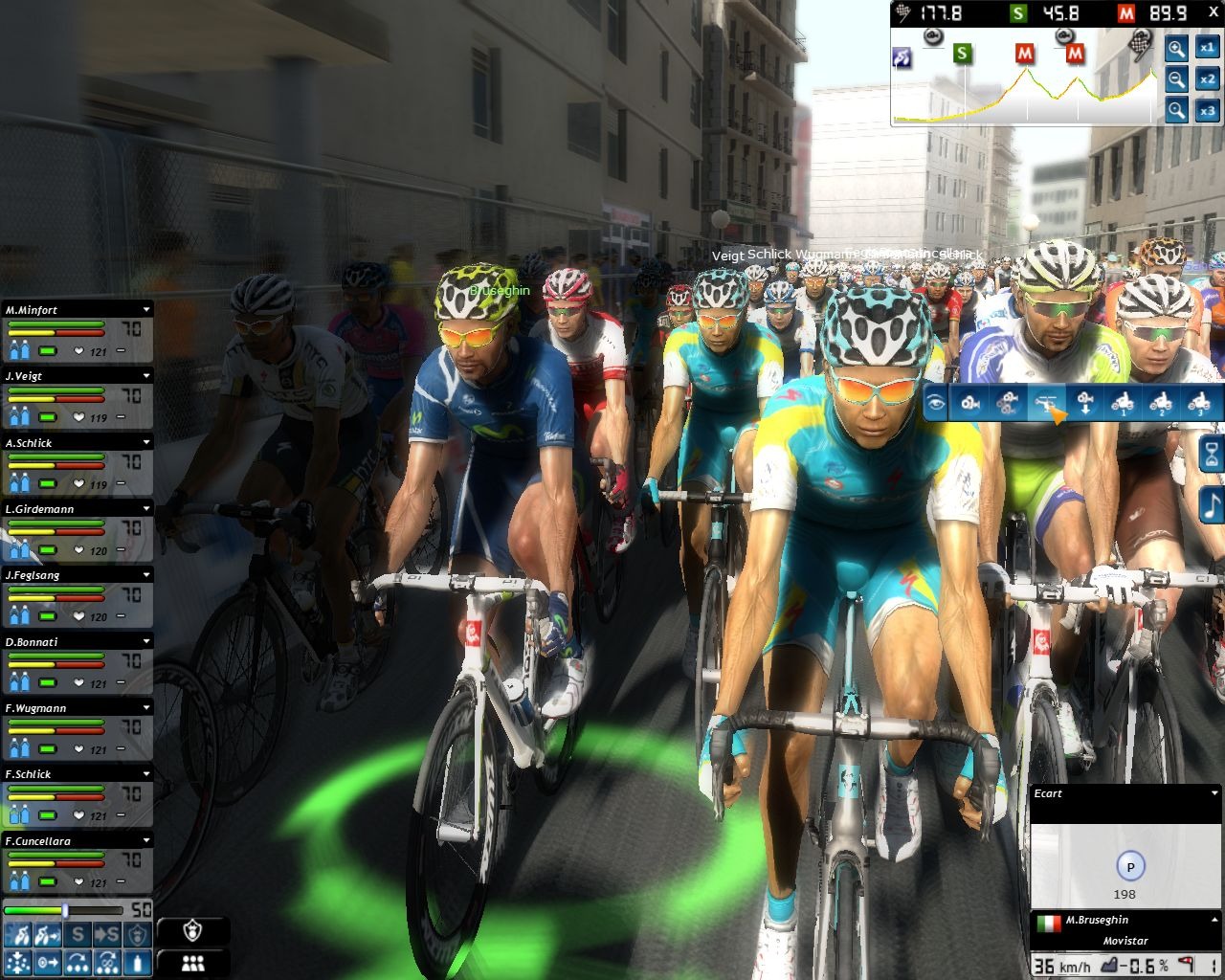Set game speed to x1
1225x980 pixels.
1207,48
